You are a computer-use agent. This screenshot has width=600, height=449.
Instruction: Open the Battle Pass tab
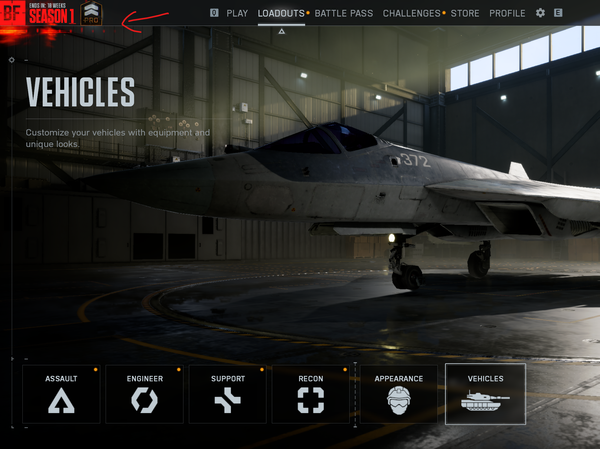point(344,13)
